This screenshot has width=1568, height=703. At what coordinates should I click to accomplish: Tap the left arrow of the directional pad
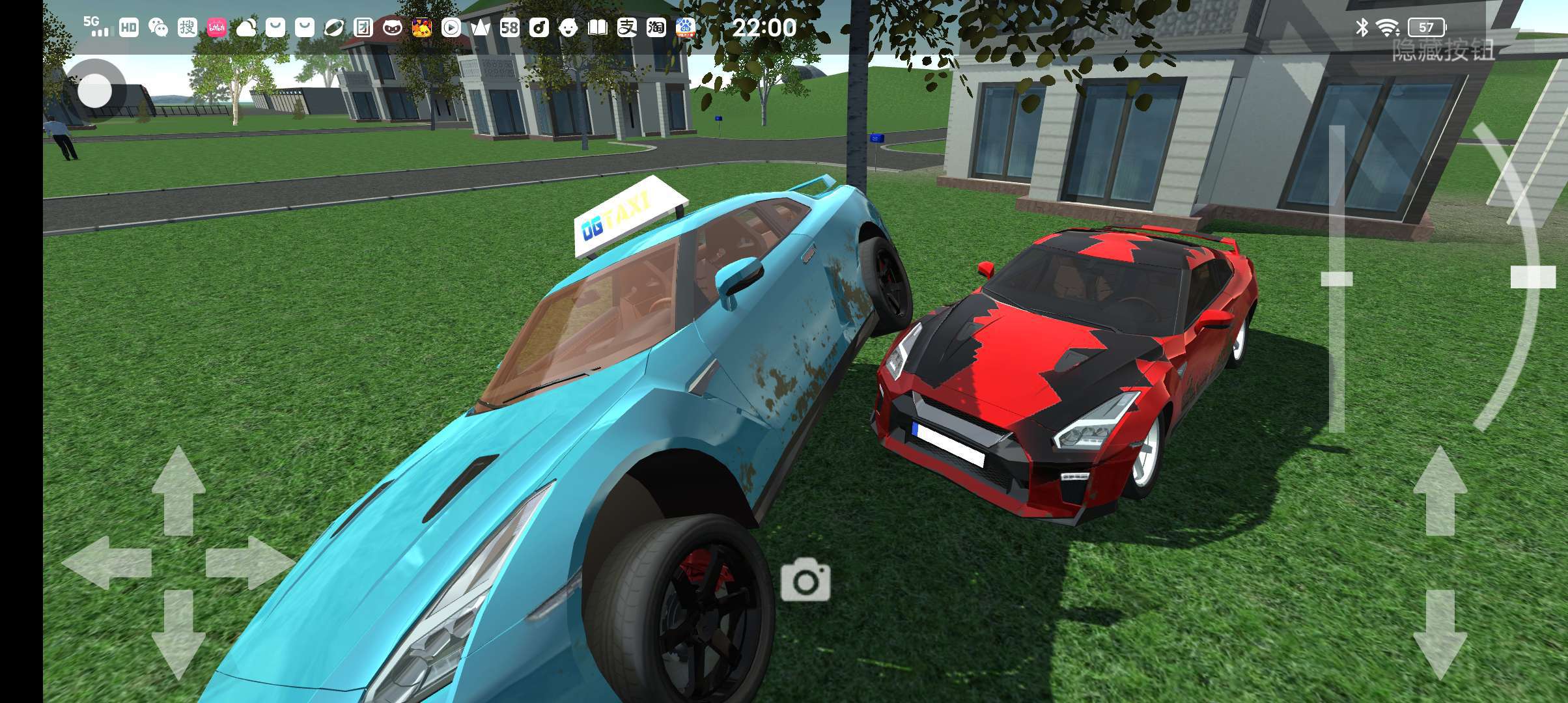(107, 562)
